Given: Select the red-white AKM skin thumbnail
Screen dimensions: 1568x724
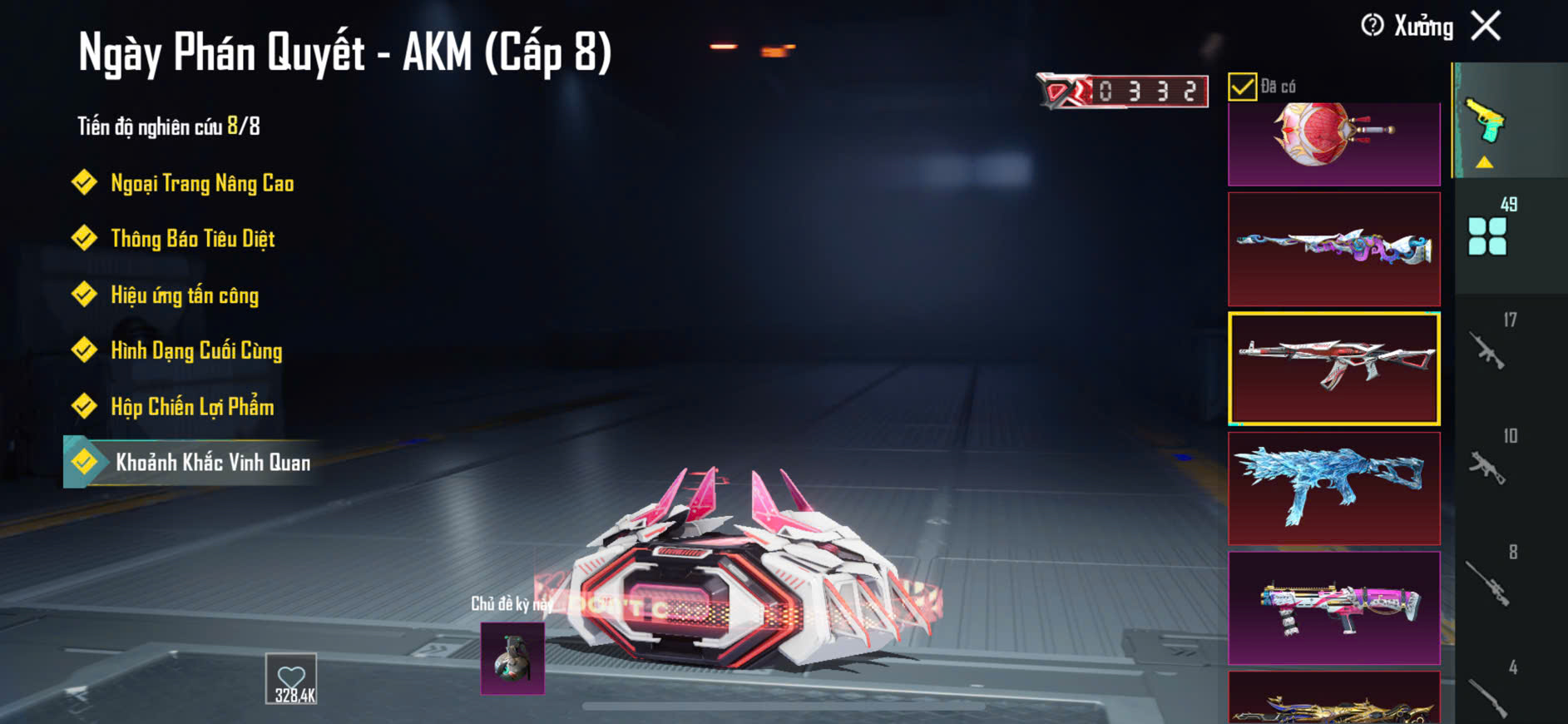Looking at the screenshot, I should coord(1333,369).
